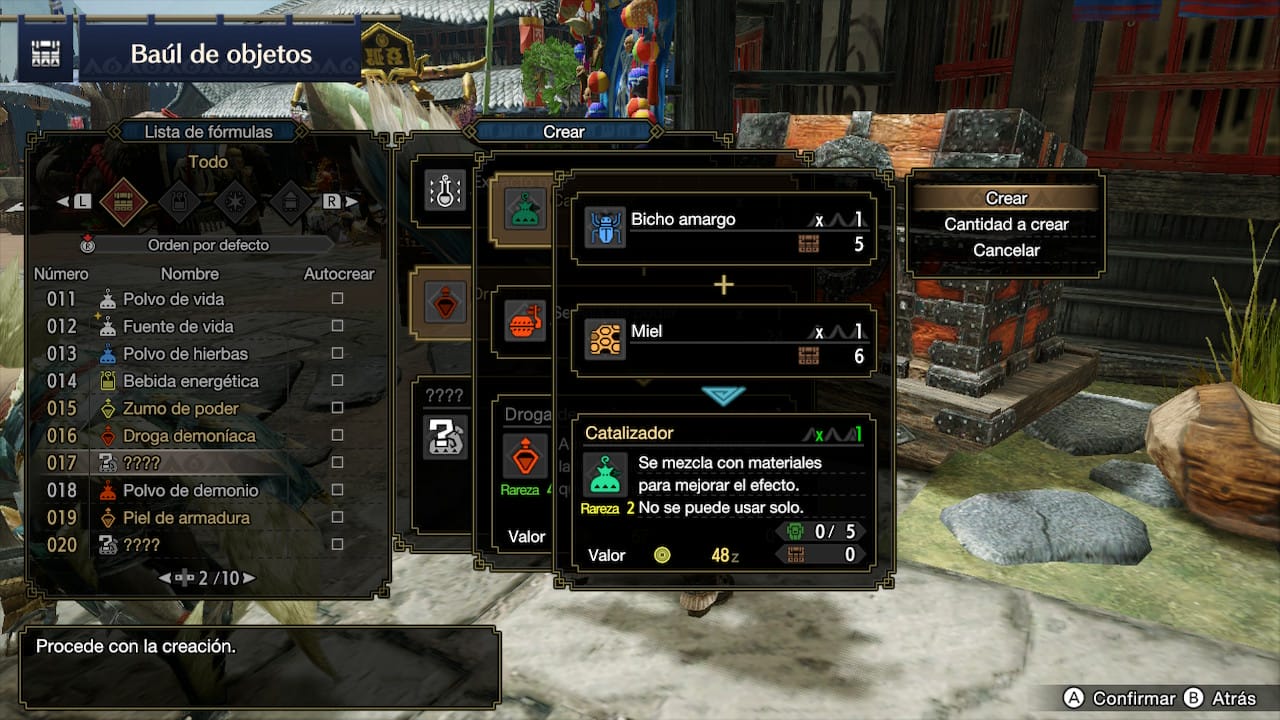
Task: Select the Polvo de vida recipe
Action: tap(173, 299)
